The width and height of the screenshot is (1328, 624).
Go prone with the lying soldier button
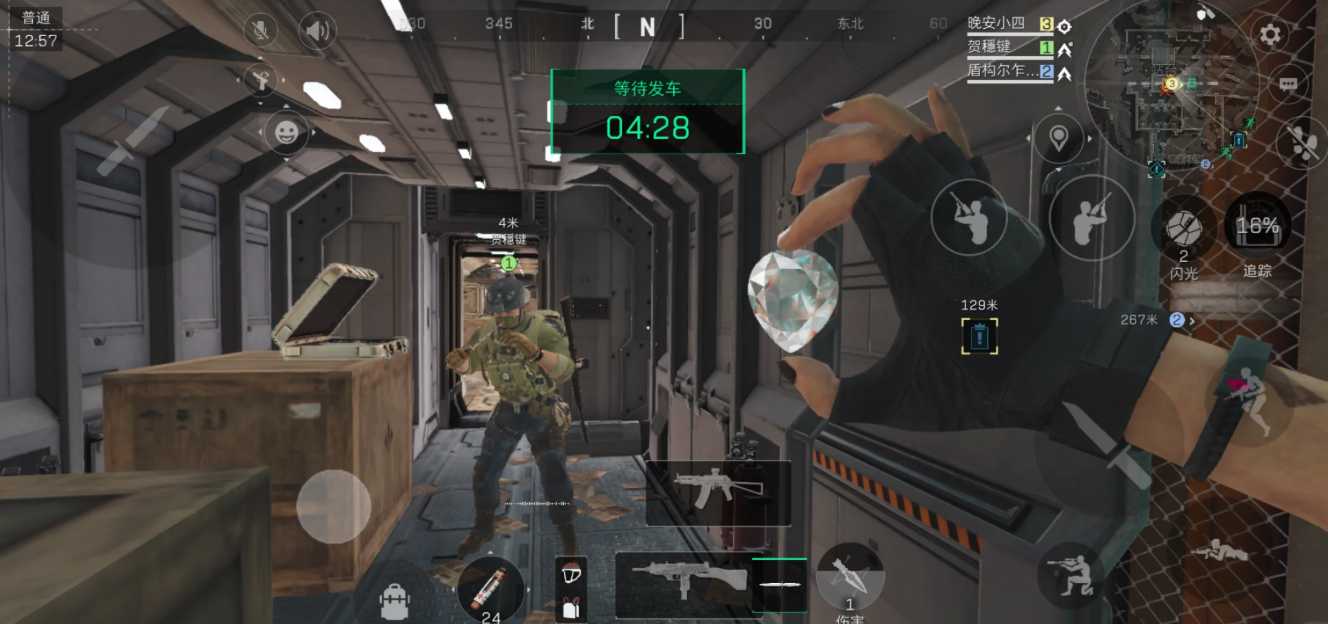coord(1219,550)
